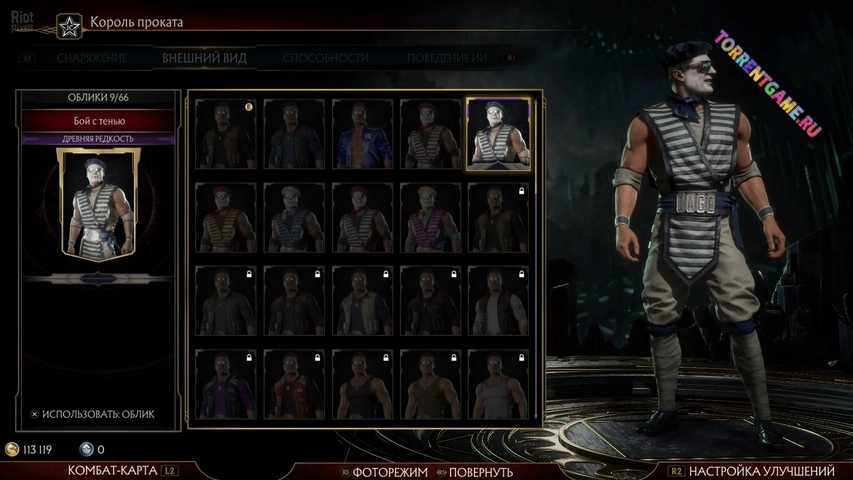Select the gray tank top skin
The height and width of the screenshot is (480, 853).
click(x=499, y=383)
